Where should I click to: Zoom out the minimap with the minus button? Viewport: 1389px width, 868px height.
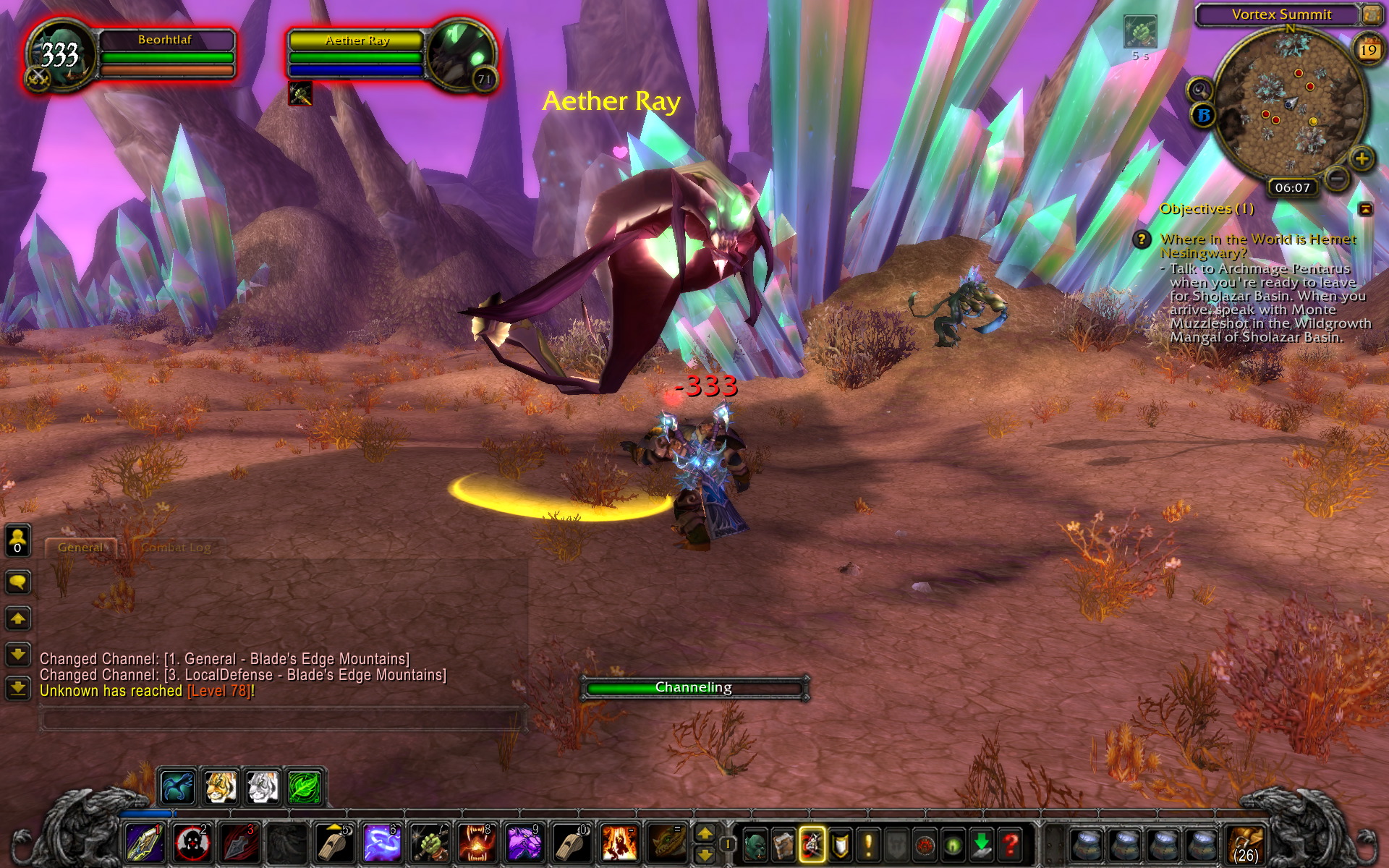coord(1339,177)
